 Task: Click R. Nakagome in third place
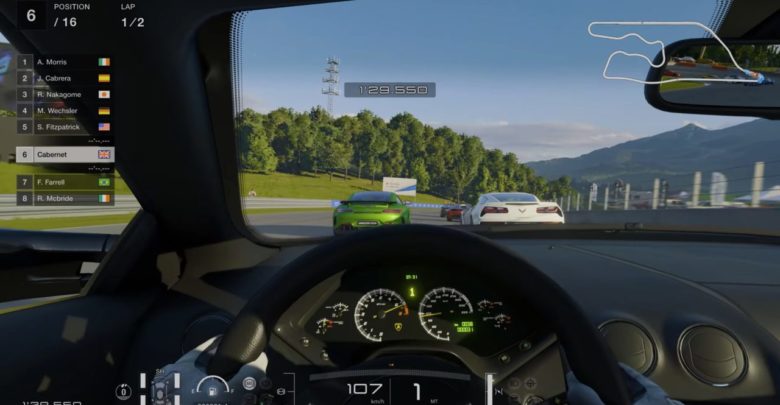(64, 94)
